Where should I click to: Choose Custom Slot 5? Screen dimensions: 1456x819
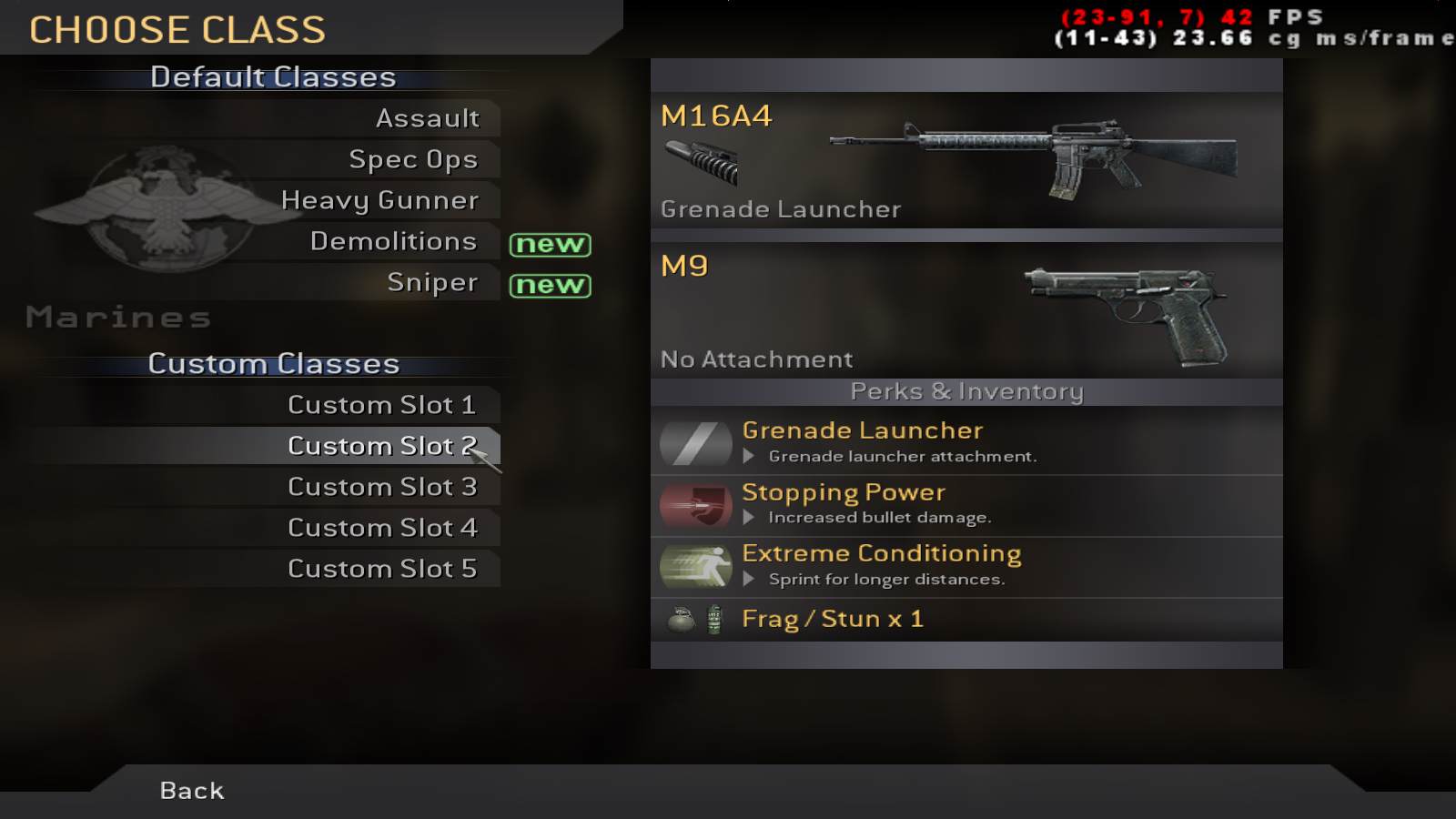tap(381, 569)
